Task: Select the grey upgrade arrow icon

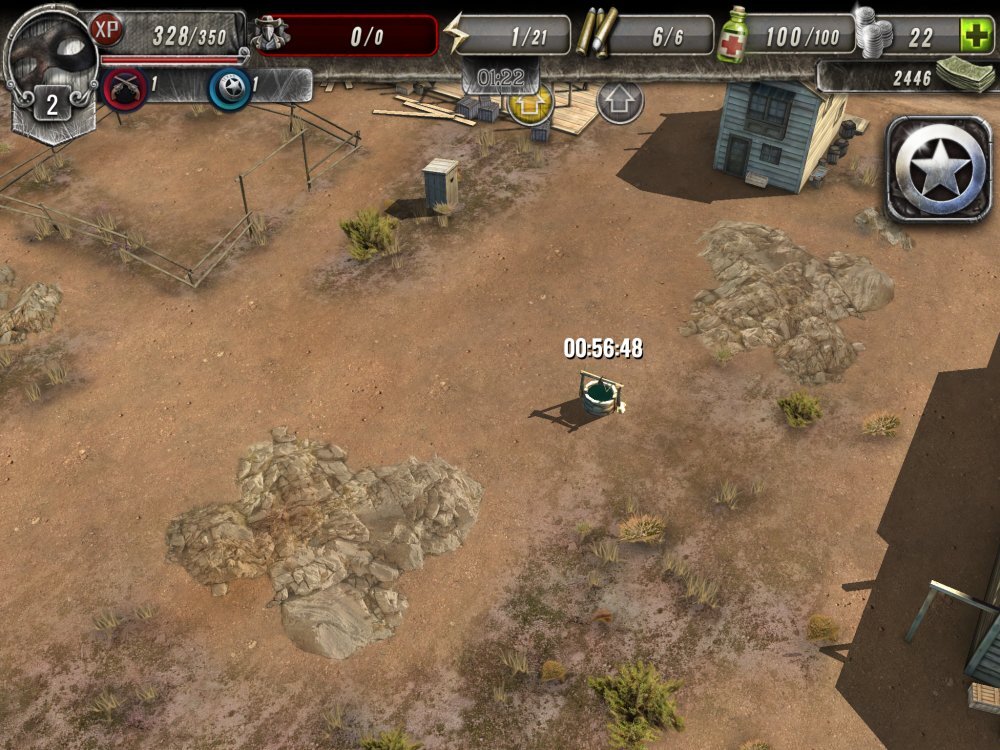Action: [619, 101]
